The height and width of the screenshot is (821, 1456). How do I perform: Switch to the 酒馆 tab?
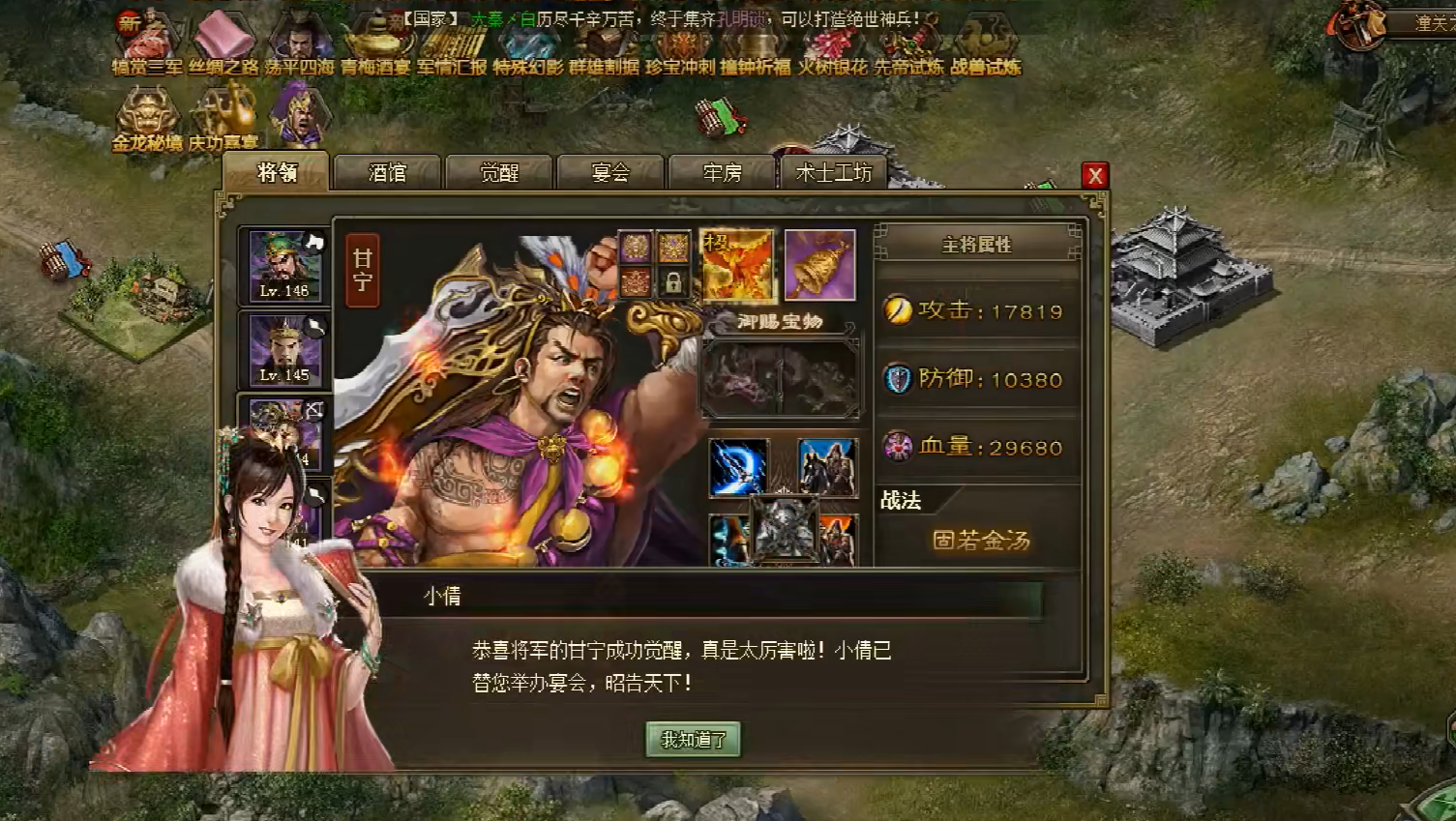pos(387,172)
